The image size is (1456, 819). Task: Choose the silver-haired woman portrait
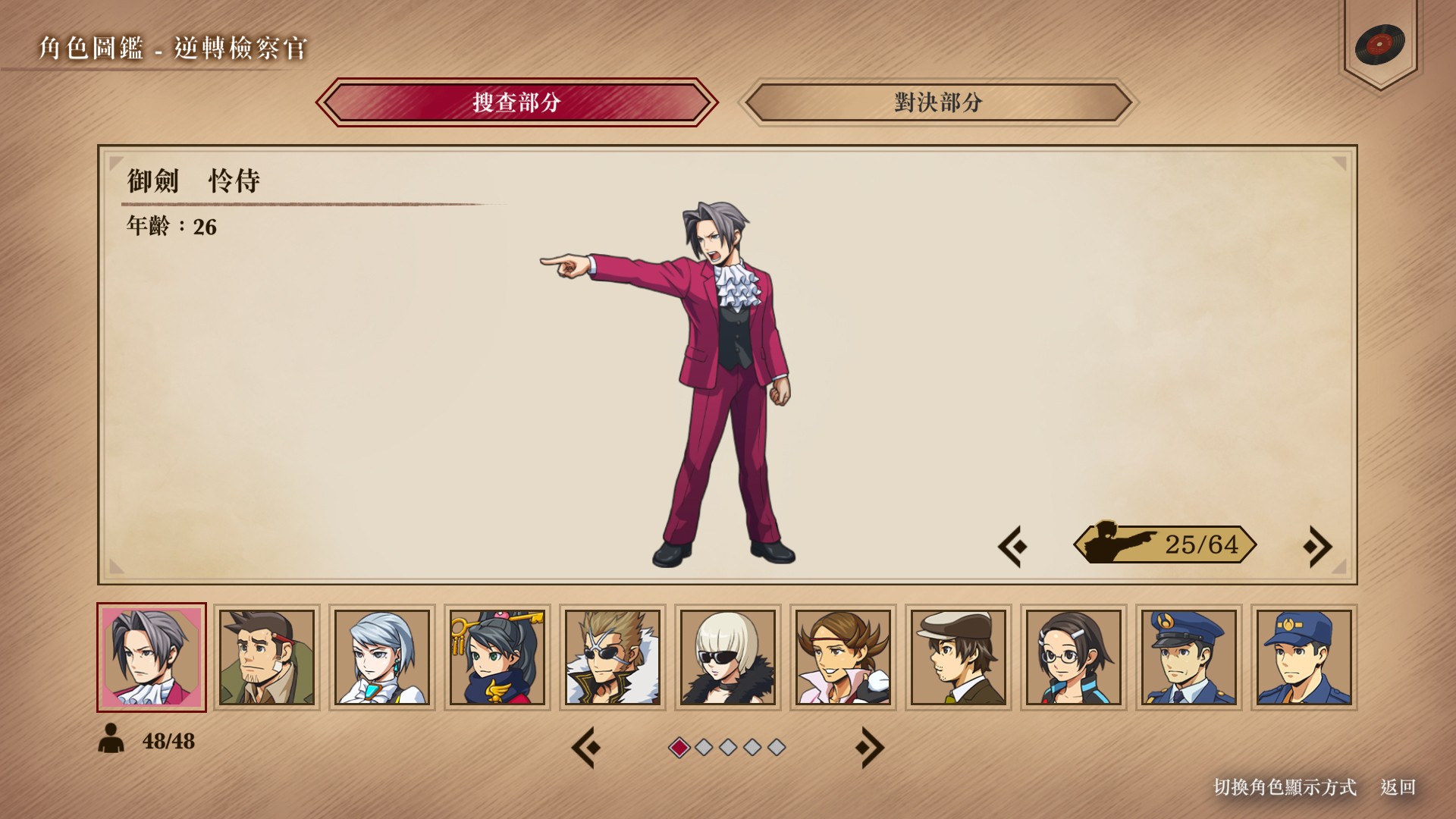382,657
